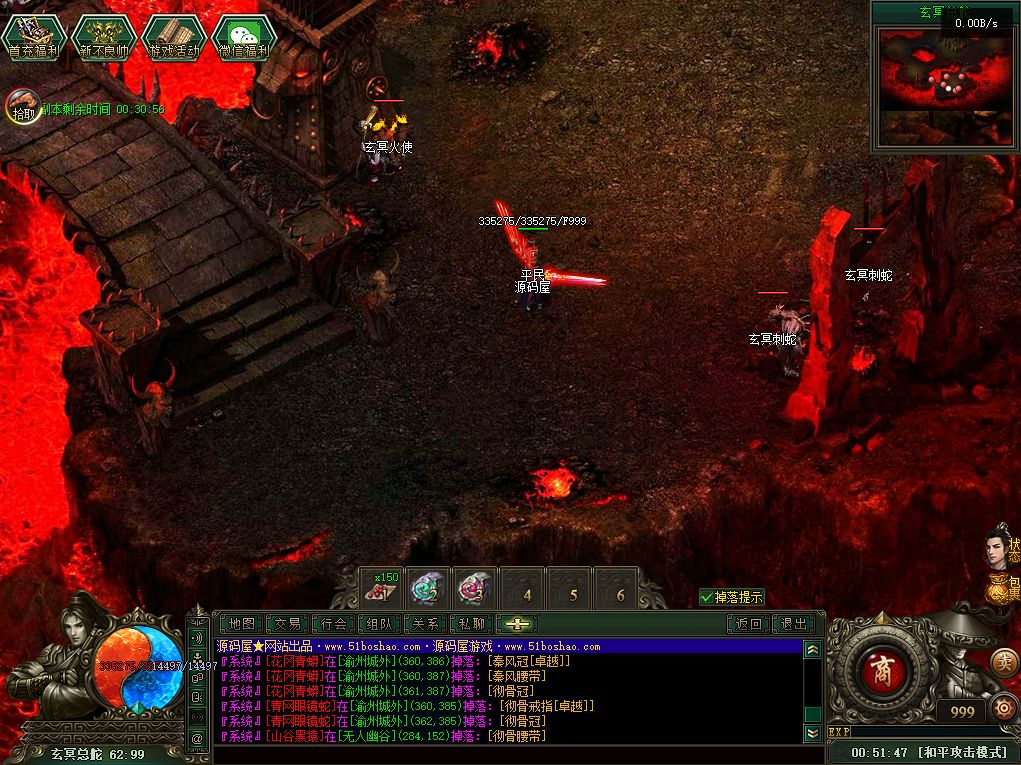Switch to 私聊 private chat
The width and height of the screenshot is (1021, 765).
(472, 623)
